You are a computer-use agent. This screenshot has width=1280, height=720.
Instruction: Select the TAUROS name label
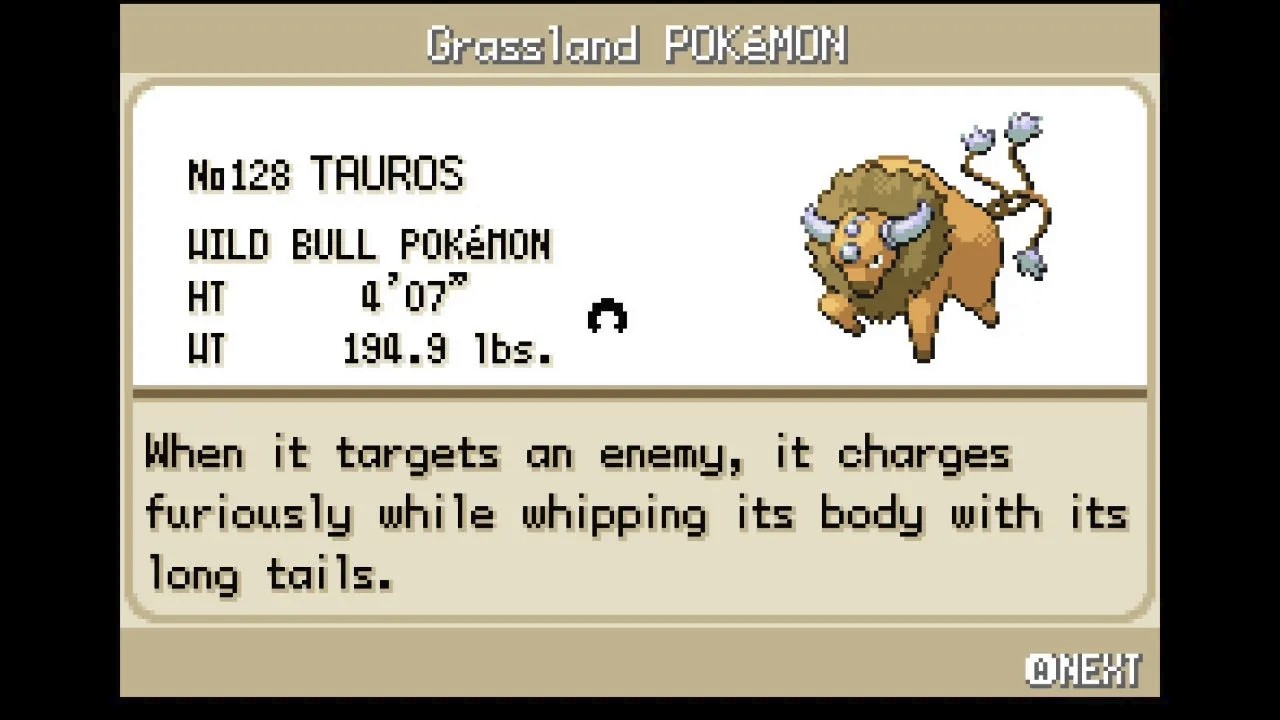390,173
